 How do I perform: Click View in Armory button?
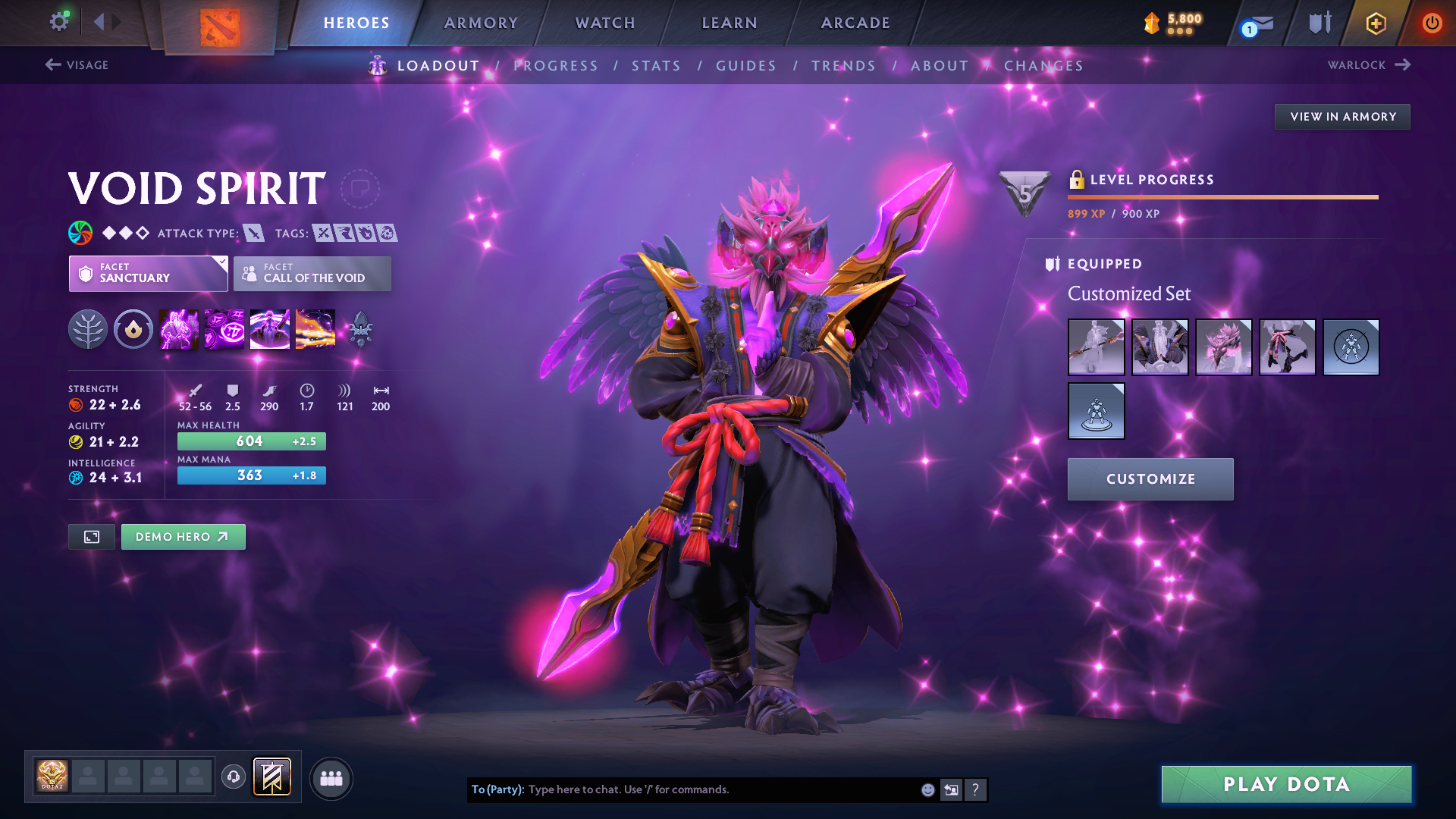pyautogui.click(x=1342, y=117)
